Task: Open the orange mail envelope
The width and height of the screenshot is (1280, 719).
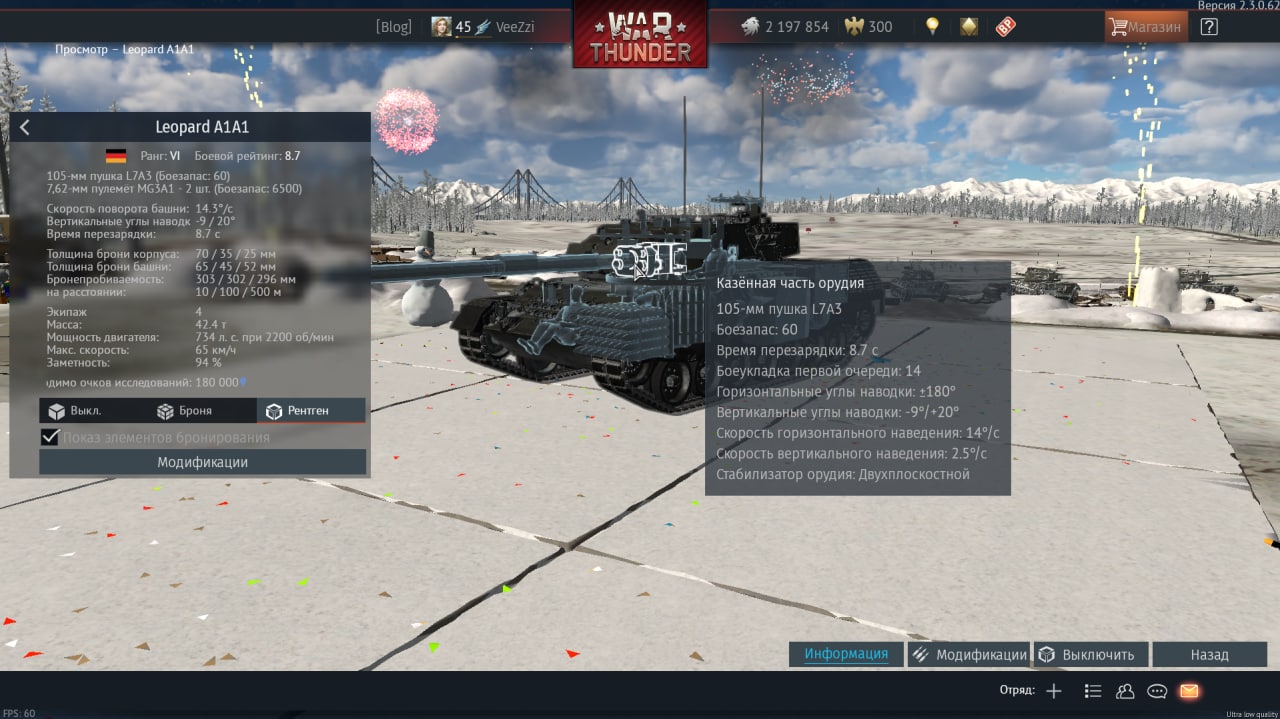Action: (1189, 691)
